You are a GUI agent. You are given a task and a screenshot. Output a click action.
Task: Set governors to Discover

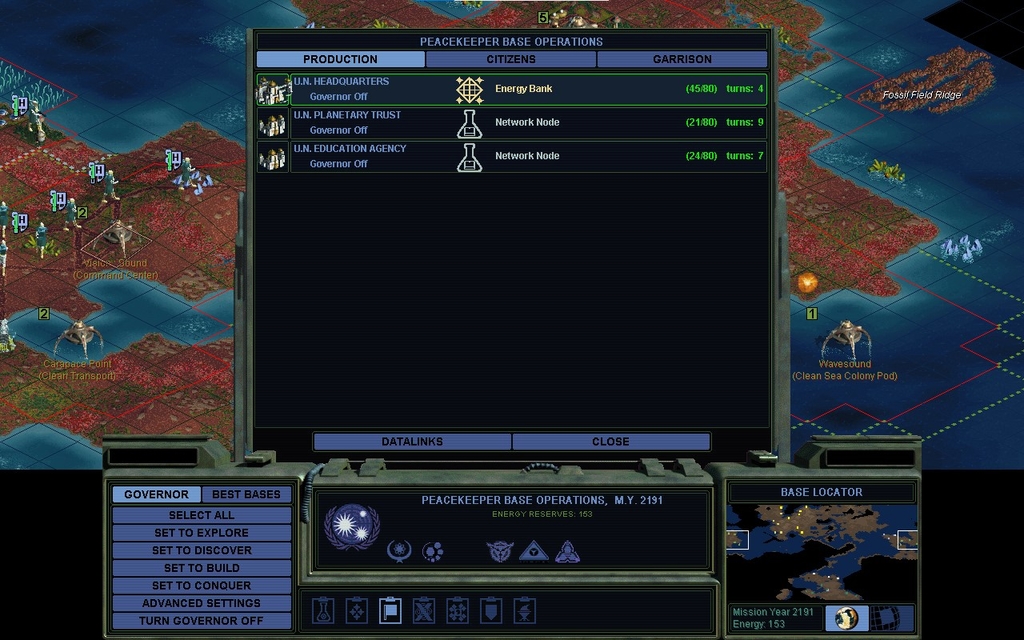pyautogui.click(x=201, y=550)
